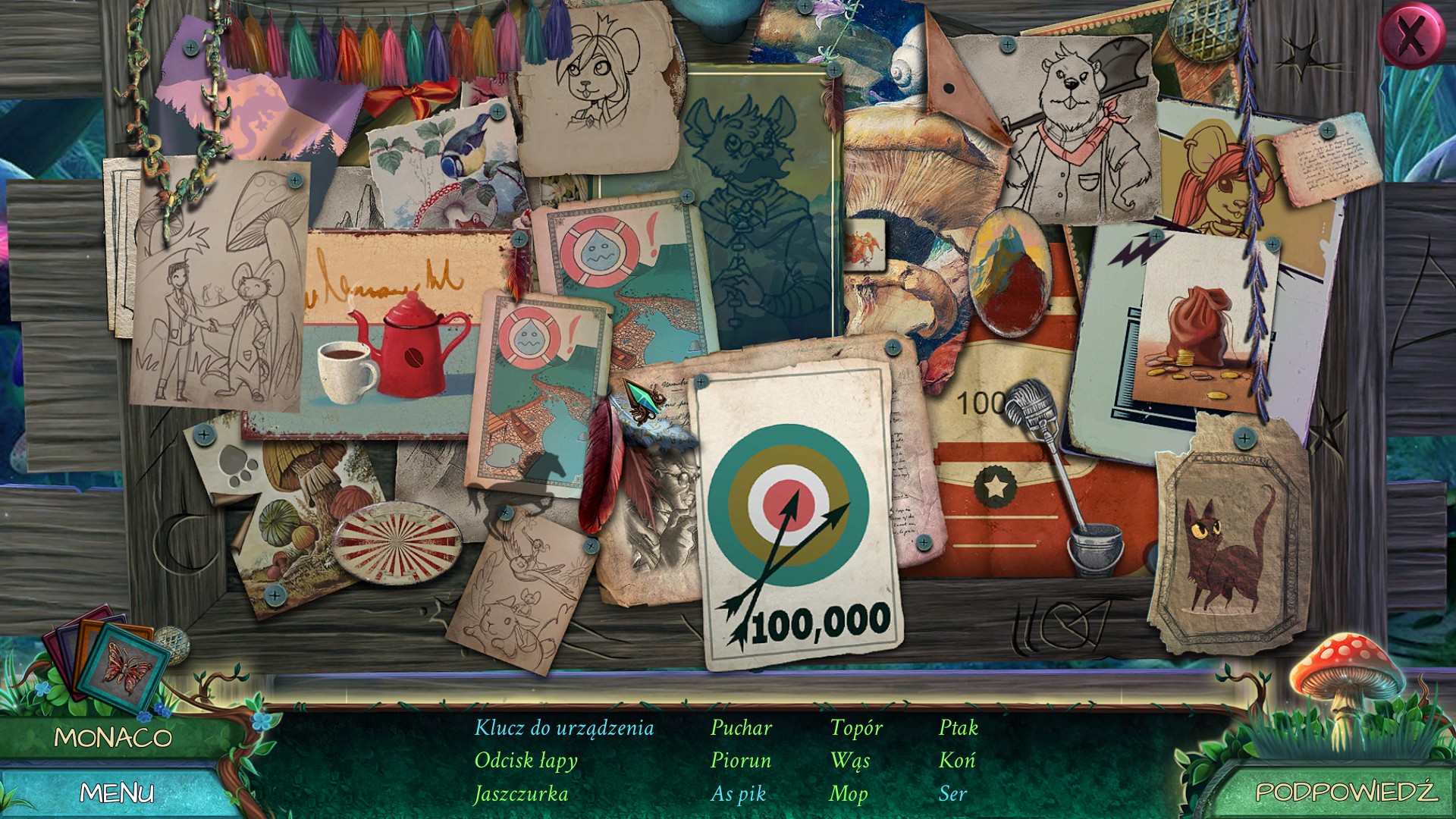Viewport: 1456px width, 819px height.
Task: Use the Podpowiedź hint button
Action: tap(1345, 791)
